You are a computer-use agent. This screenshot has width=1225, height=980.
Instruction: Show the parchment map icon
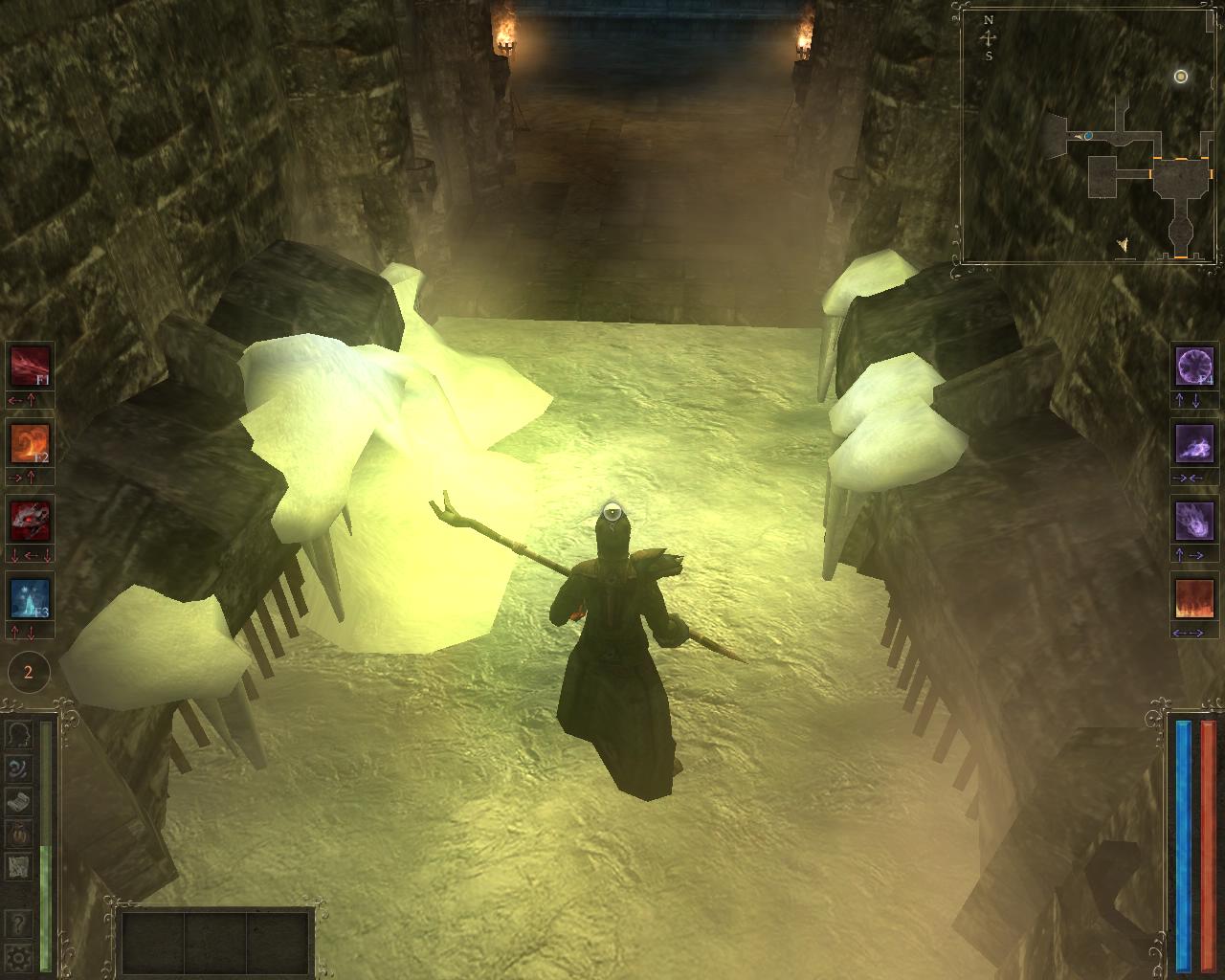pos(20,867)
